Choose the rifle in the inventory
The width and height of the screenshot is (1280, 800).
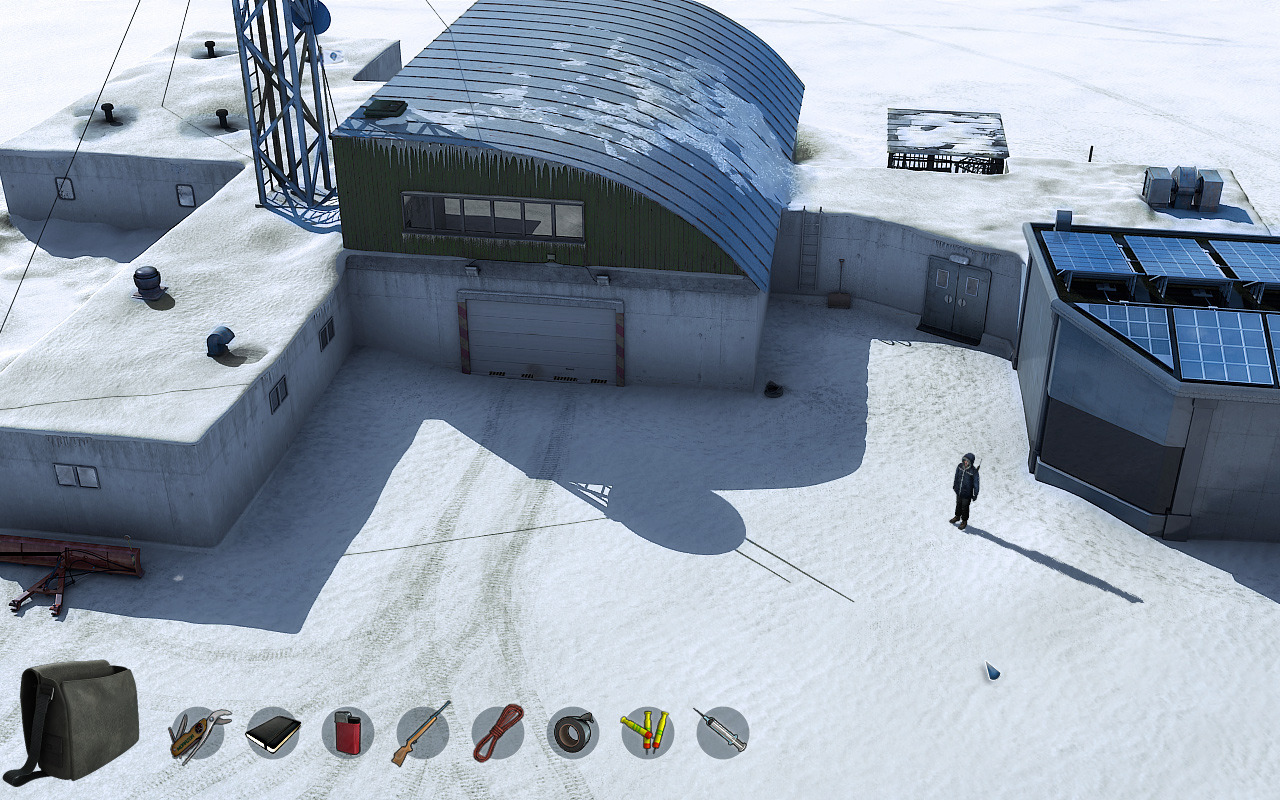tap(422, 733)
